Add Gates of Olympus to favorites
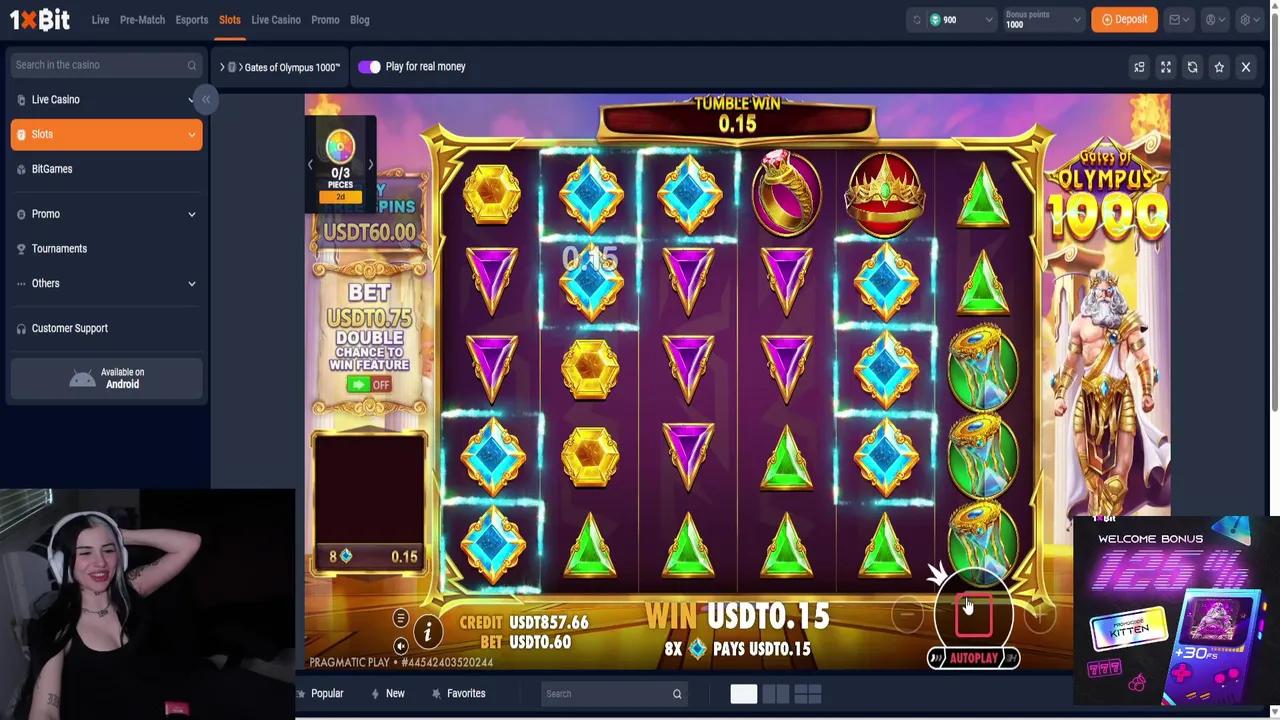This screenshot has width=1280, height=720. [x=1219, y=66]
